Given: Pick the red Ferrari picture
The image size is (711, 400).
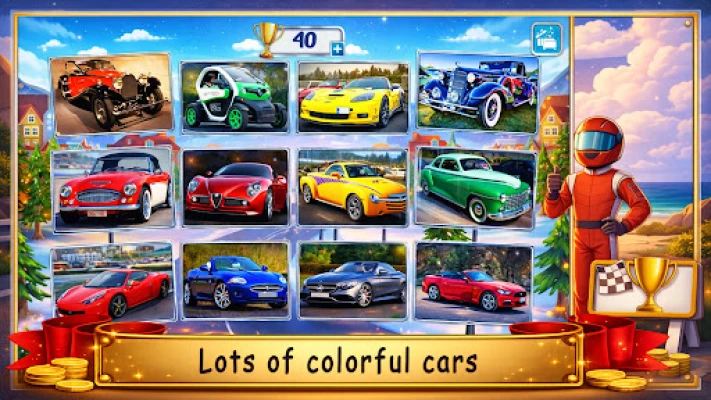Looking at the screenshot, I should (x=112, y=282).
